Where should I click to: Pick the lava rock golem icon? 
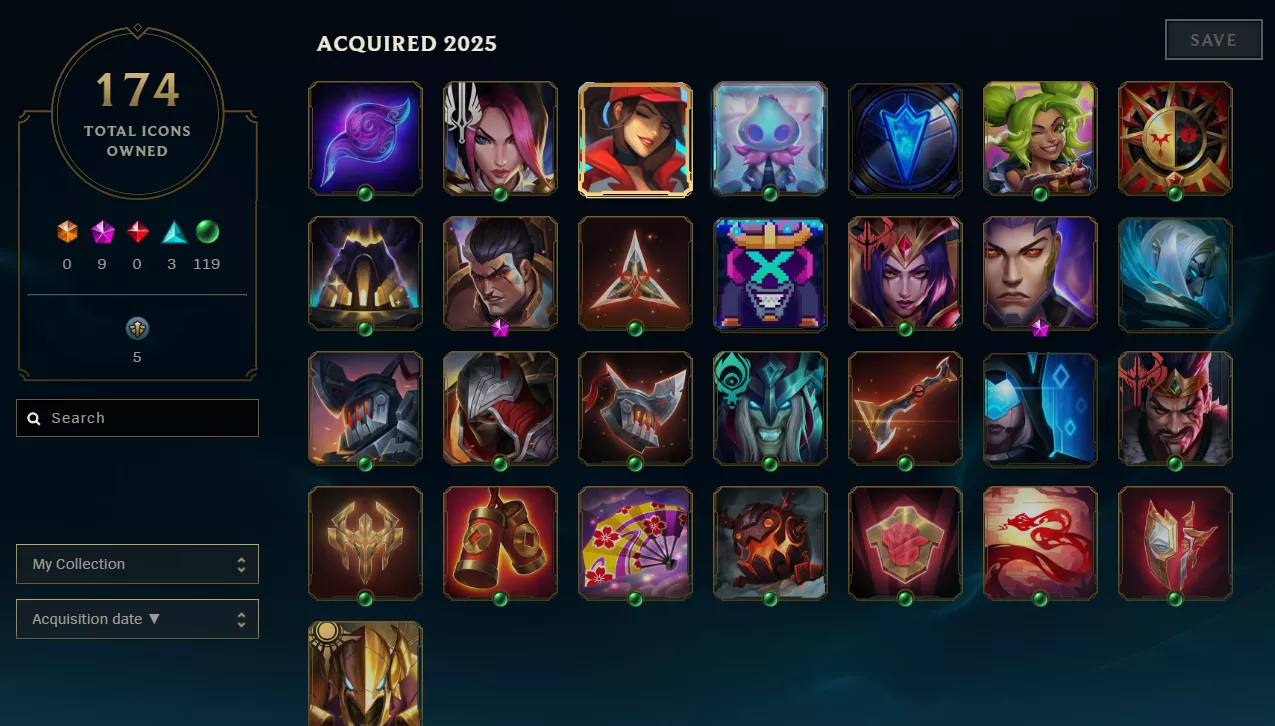770,543
